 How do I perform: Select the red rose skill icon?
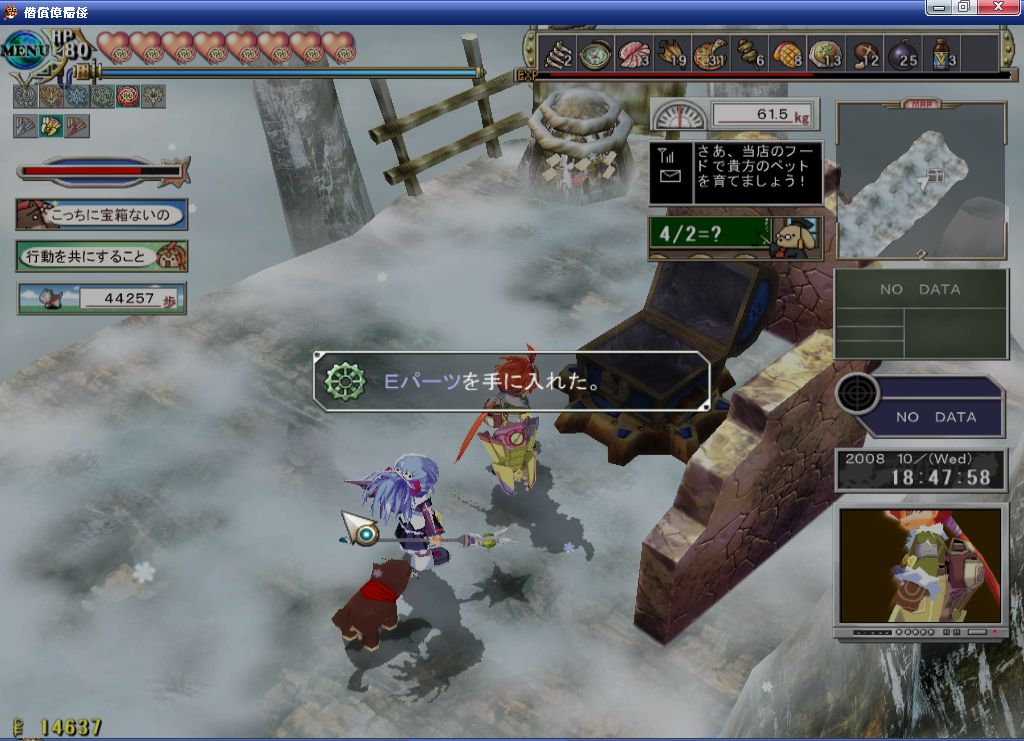point(127,96)
